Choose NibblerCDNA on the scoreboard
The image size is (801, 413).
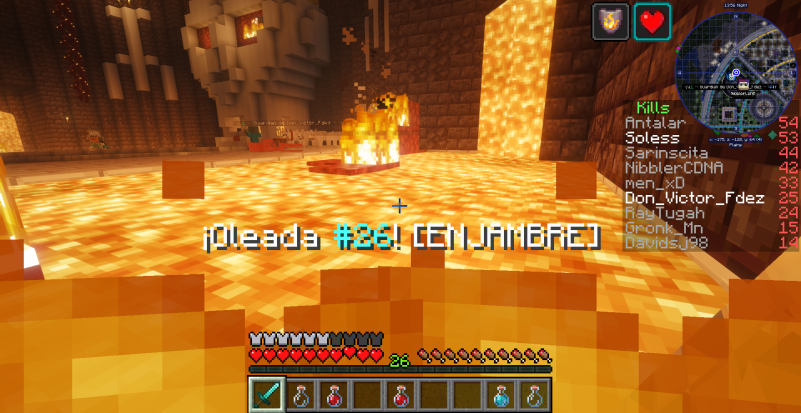673,168
